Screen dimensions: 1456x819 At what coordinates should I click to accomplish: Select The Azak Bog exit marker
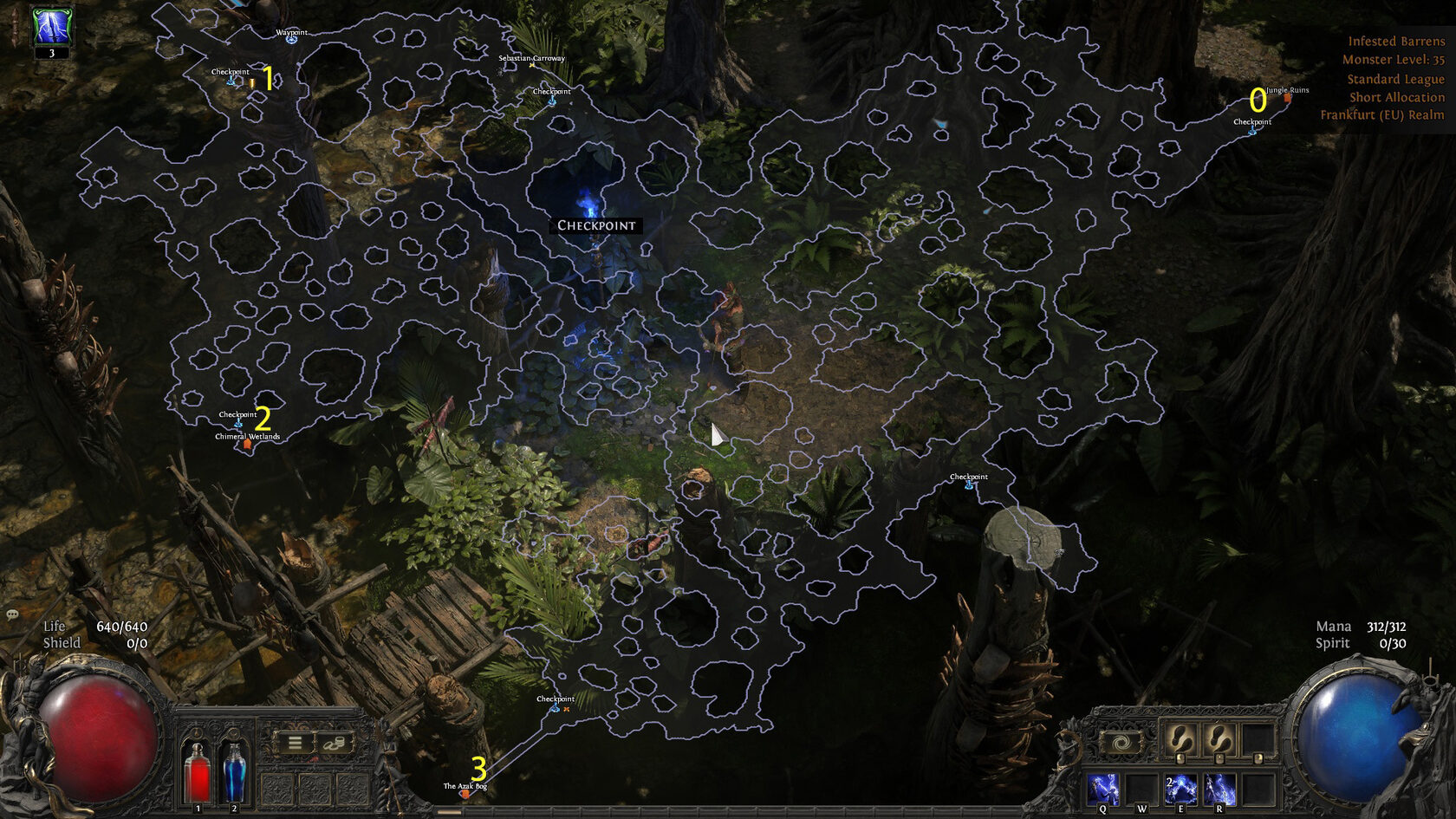point(465,794)
